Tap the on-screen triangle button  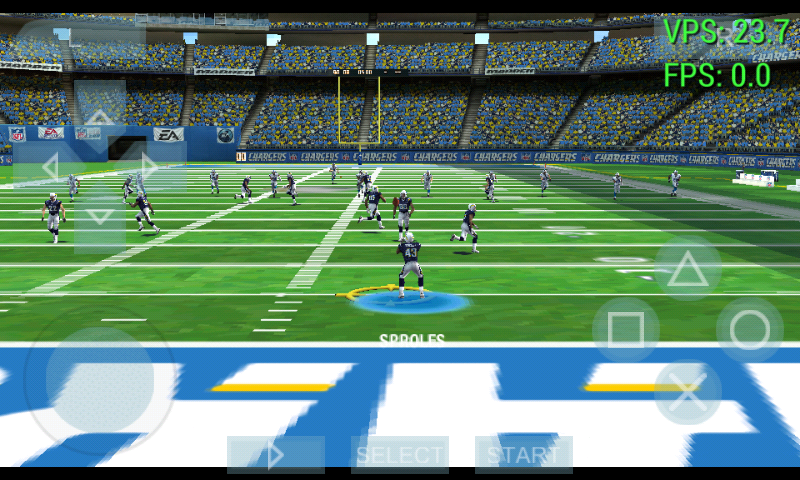pyautogui.click(x=688, y=269)
